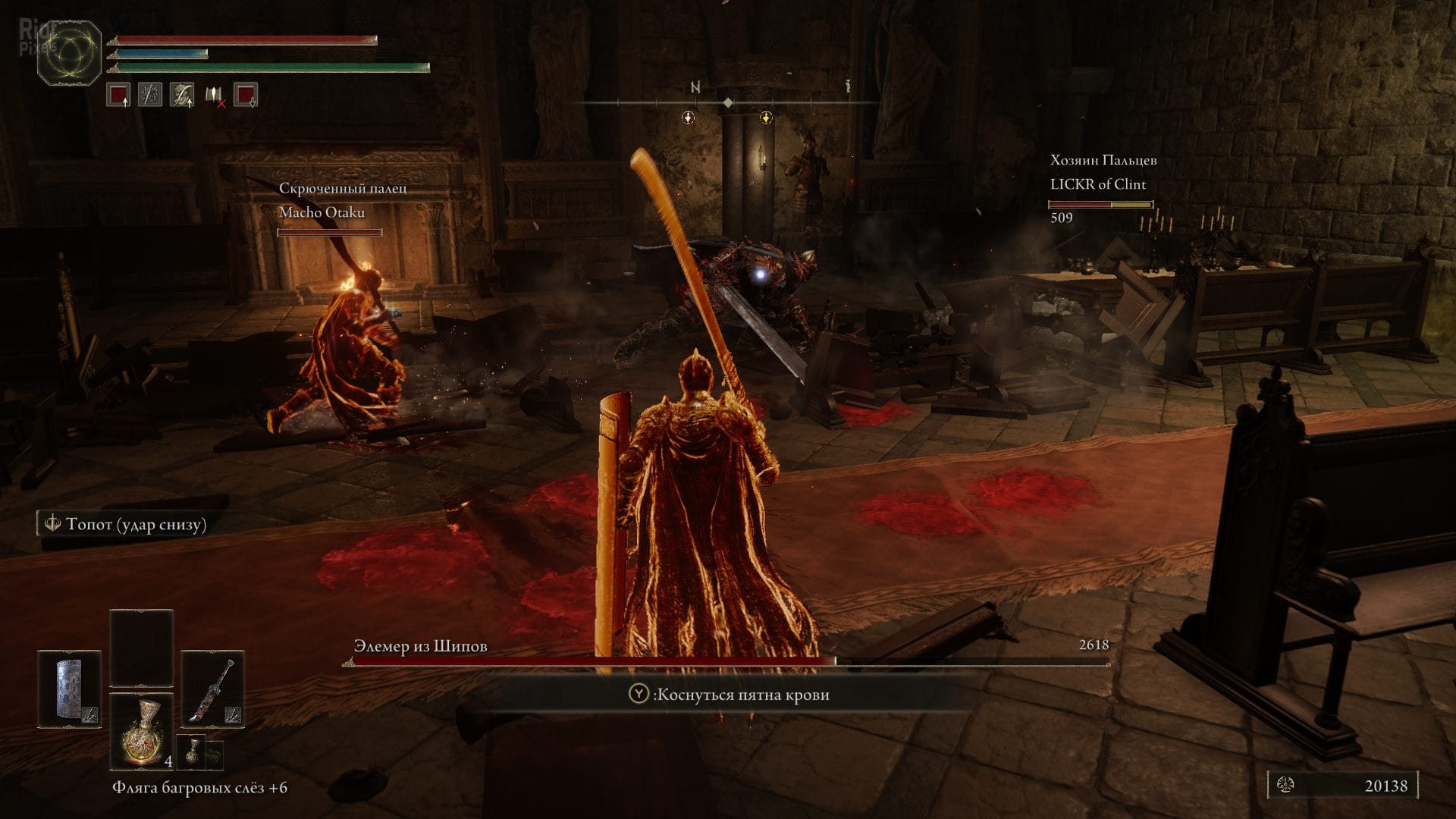Click the glowing Great Rune emblem

pyautogui.click(x=70, y=52)
